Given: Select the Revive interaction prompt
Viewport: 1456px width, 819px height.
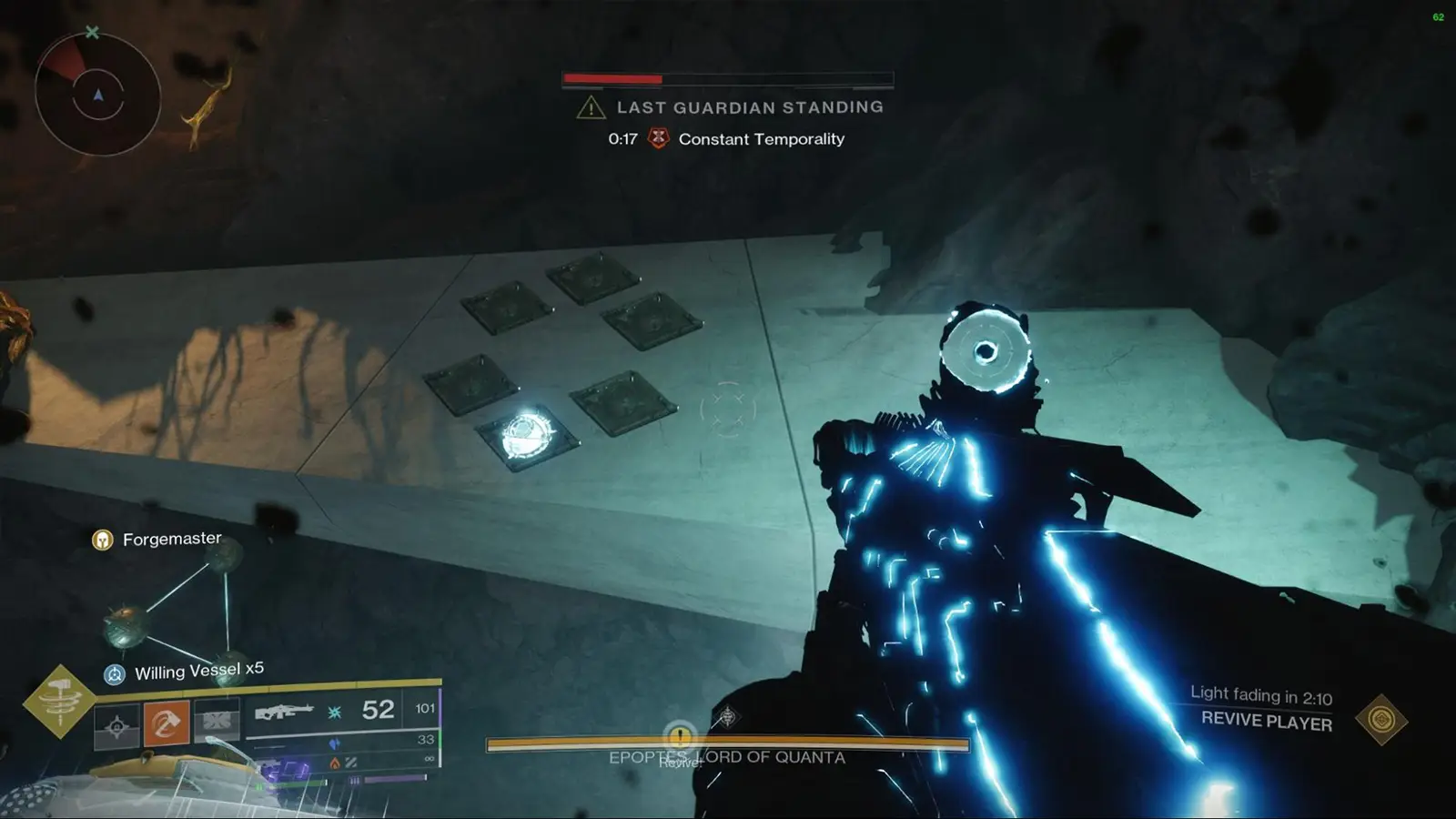Looking at the screenshot, I should [680, 739].
